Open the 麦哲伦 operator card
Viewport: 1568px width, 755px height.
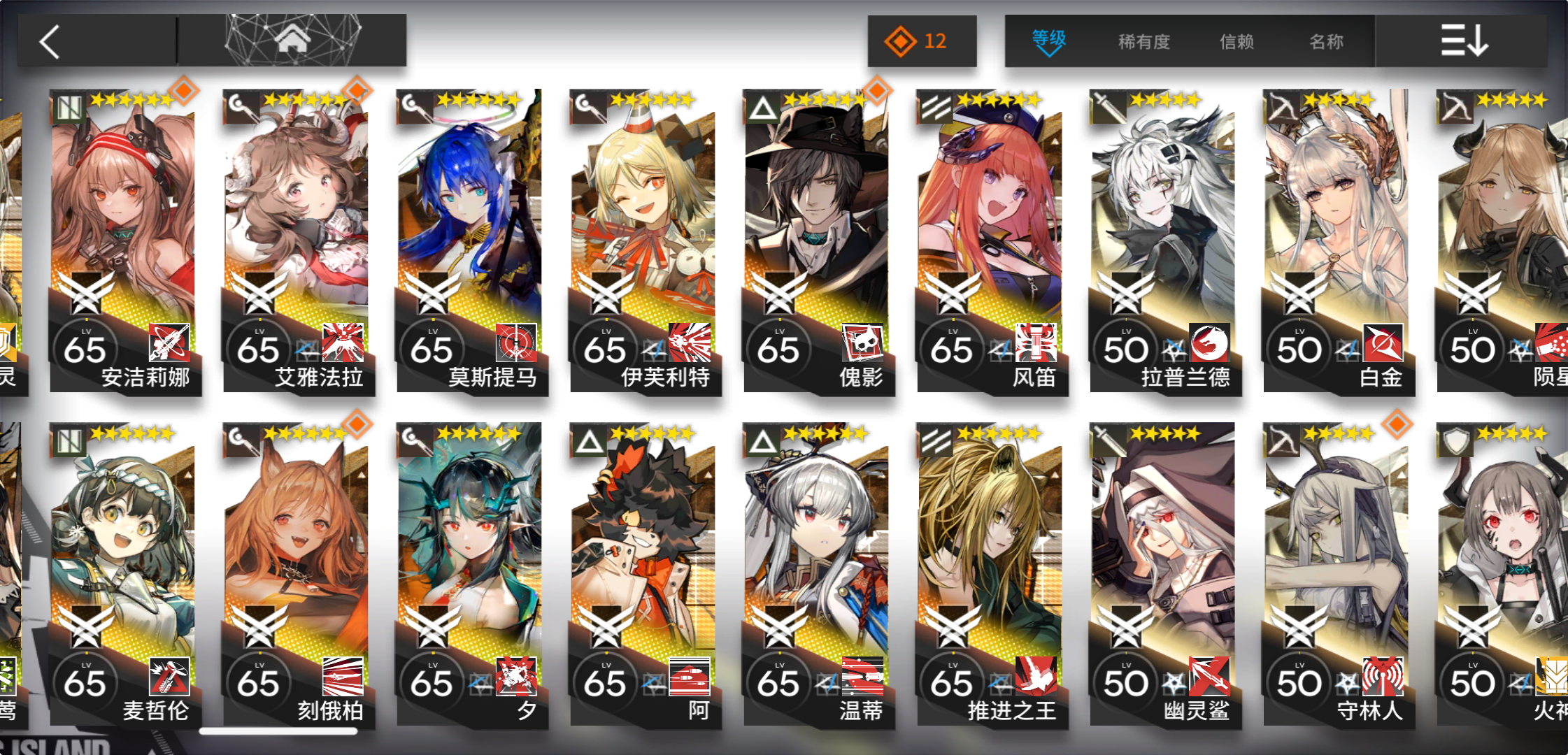124,573
